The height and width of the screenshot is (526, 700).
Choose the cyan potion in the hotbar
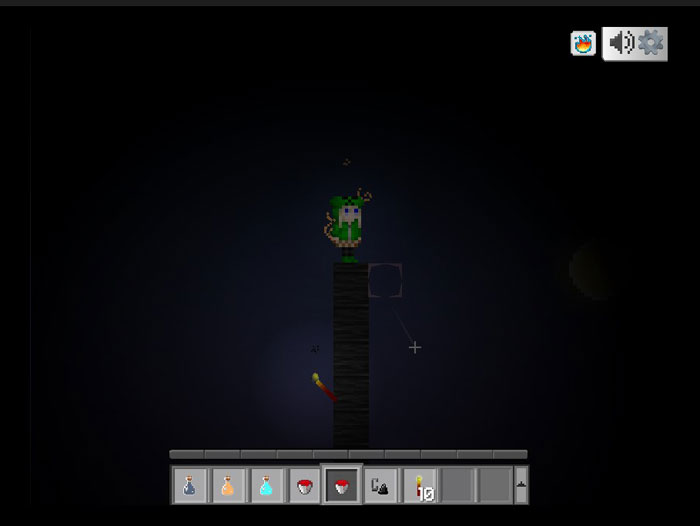tap(266, 486)
